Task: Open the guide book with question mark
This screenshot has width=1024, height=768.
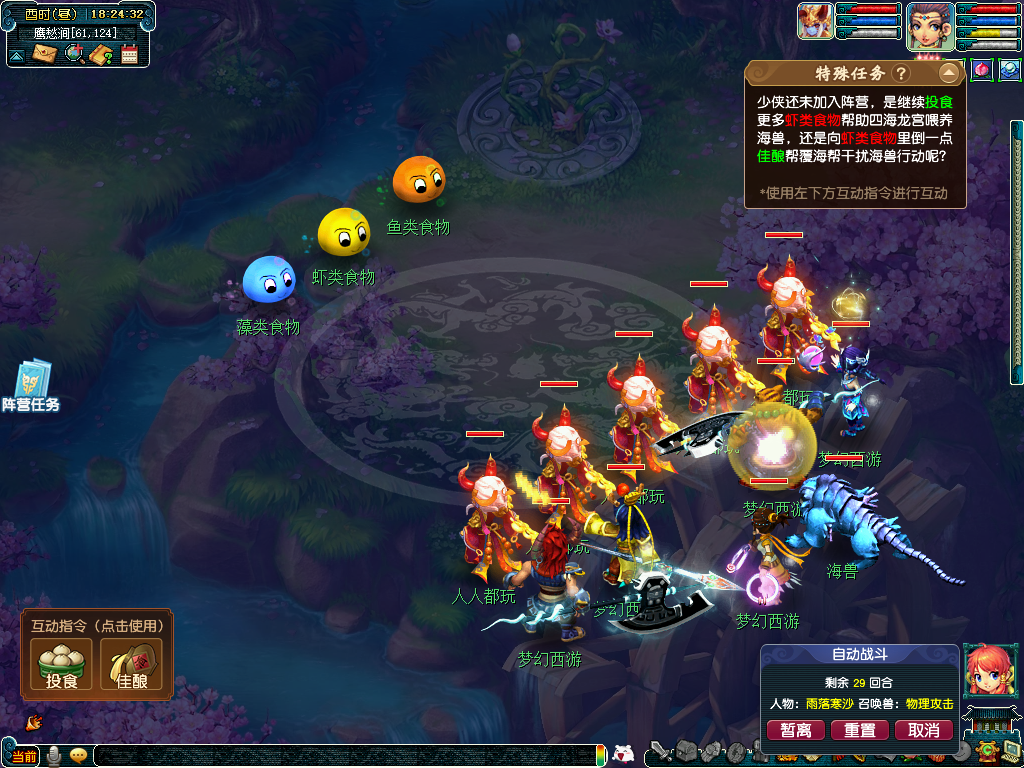Action: pyautogui.click(x=101, y=54)
